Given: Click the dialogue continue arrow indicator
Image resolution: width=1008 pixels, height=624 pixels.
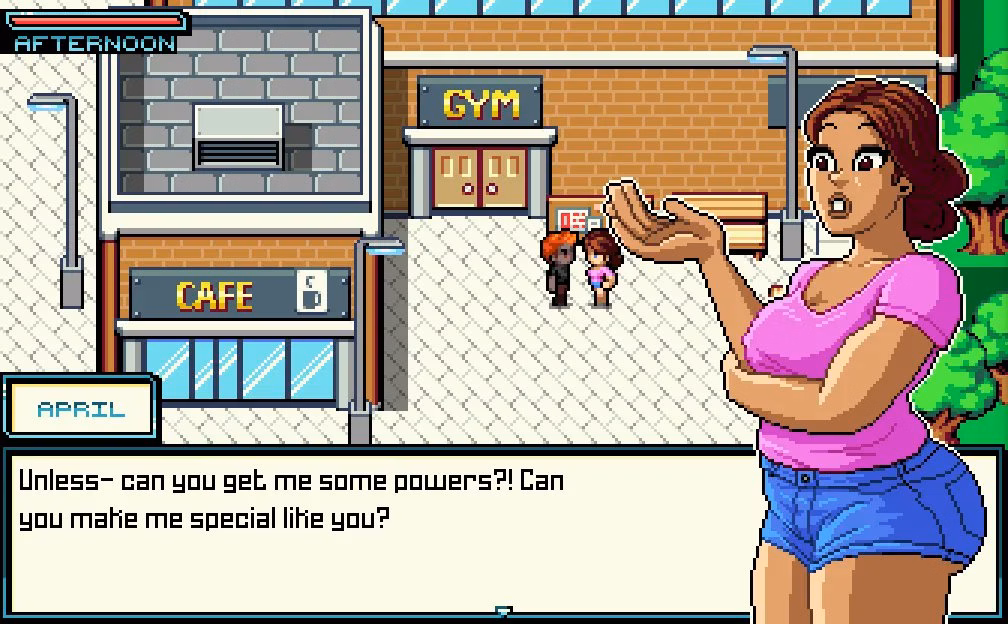Looking at the screenshot, I should point(504,611).
